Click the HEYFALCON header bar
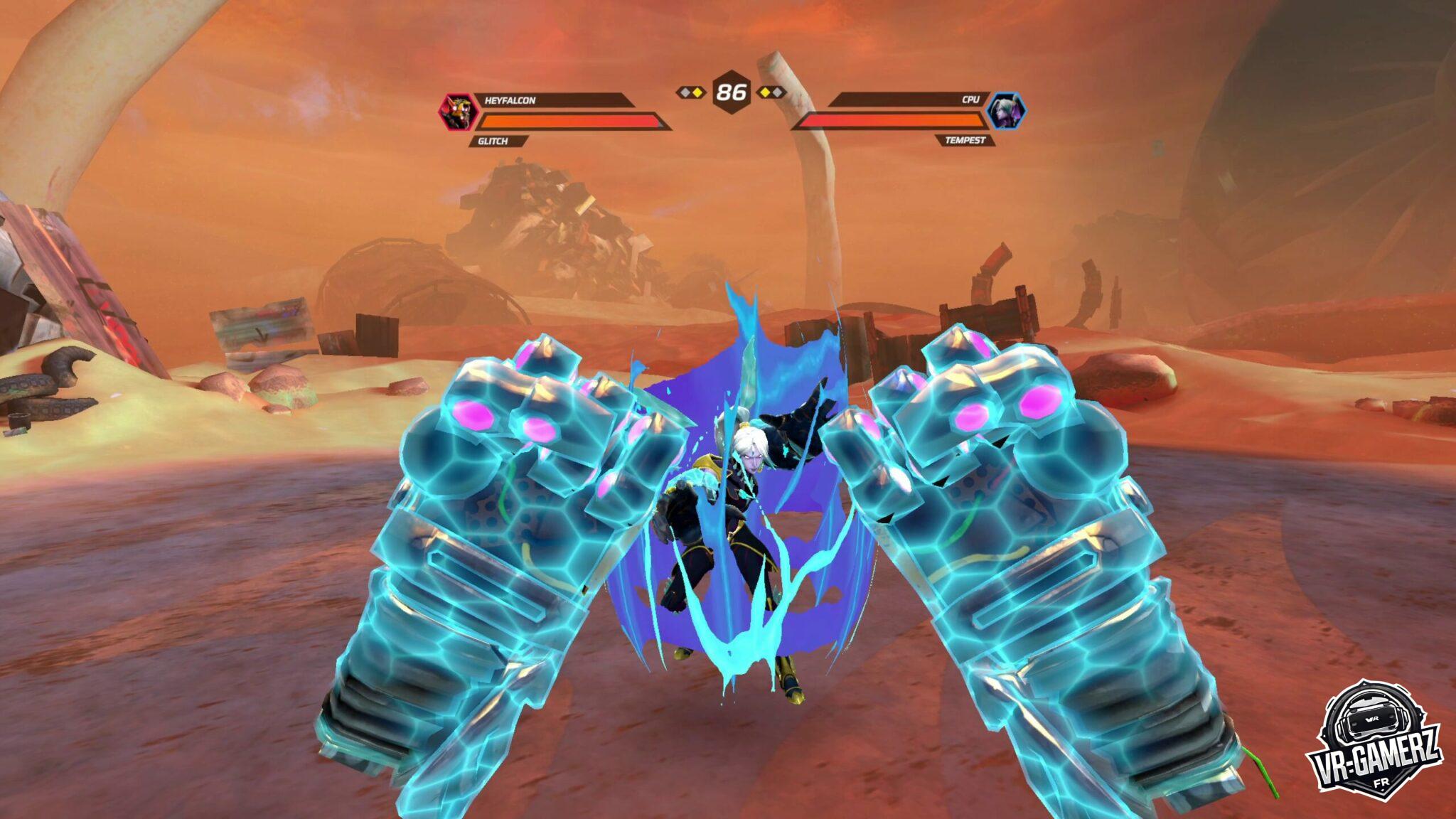The image size is (1456, 819). tap(569, 100)
